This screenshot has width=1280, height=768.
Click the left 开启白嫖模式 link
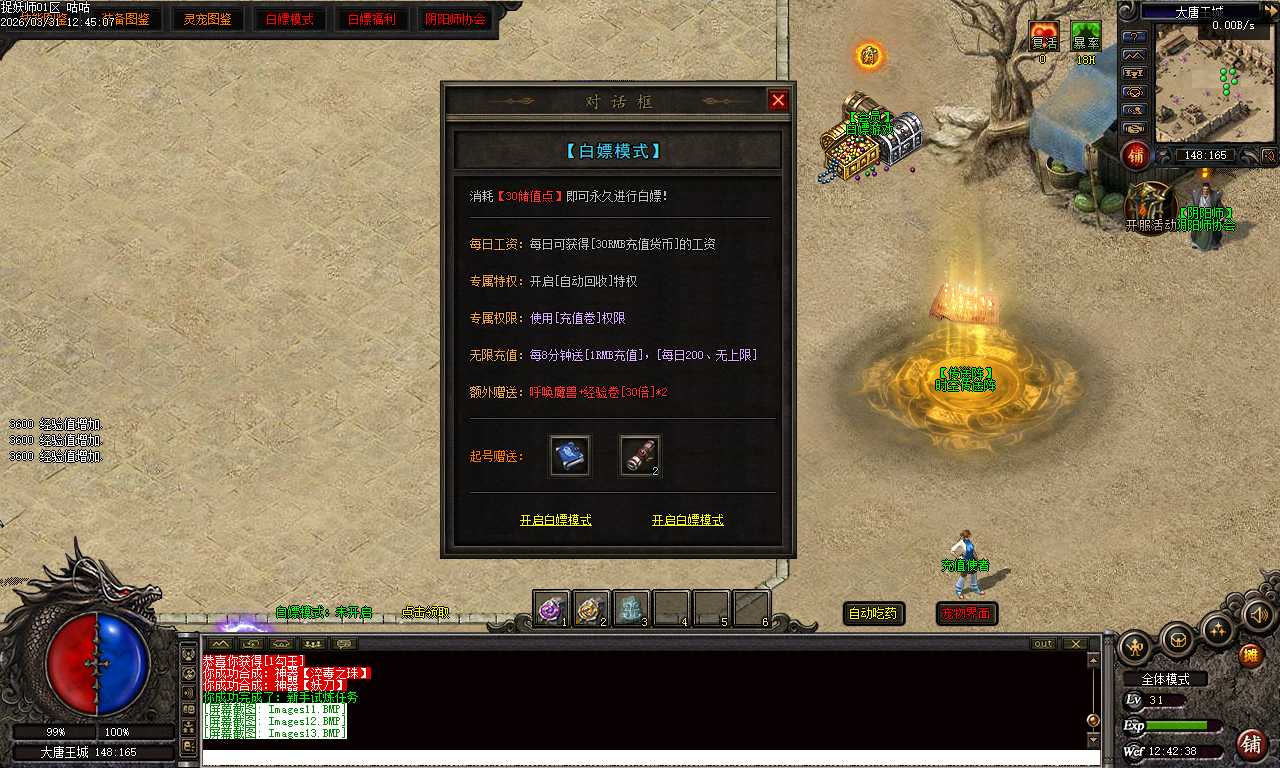coord(555,521)
